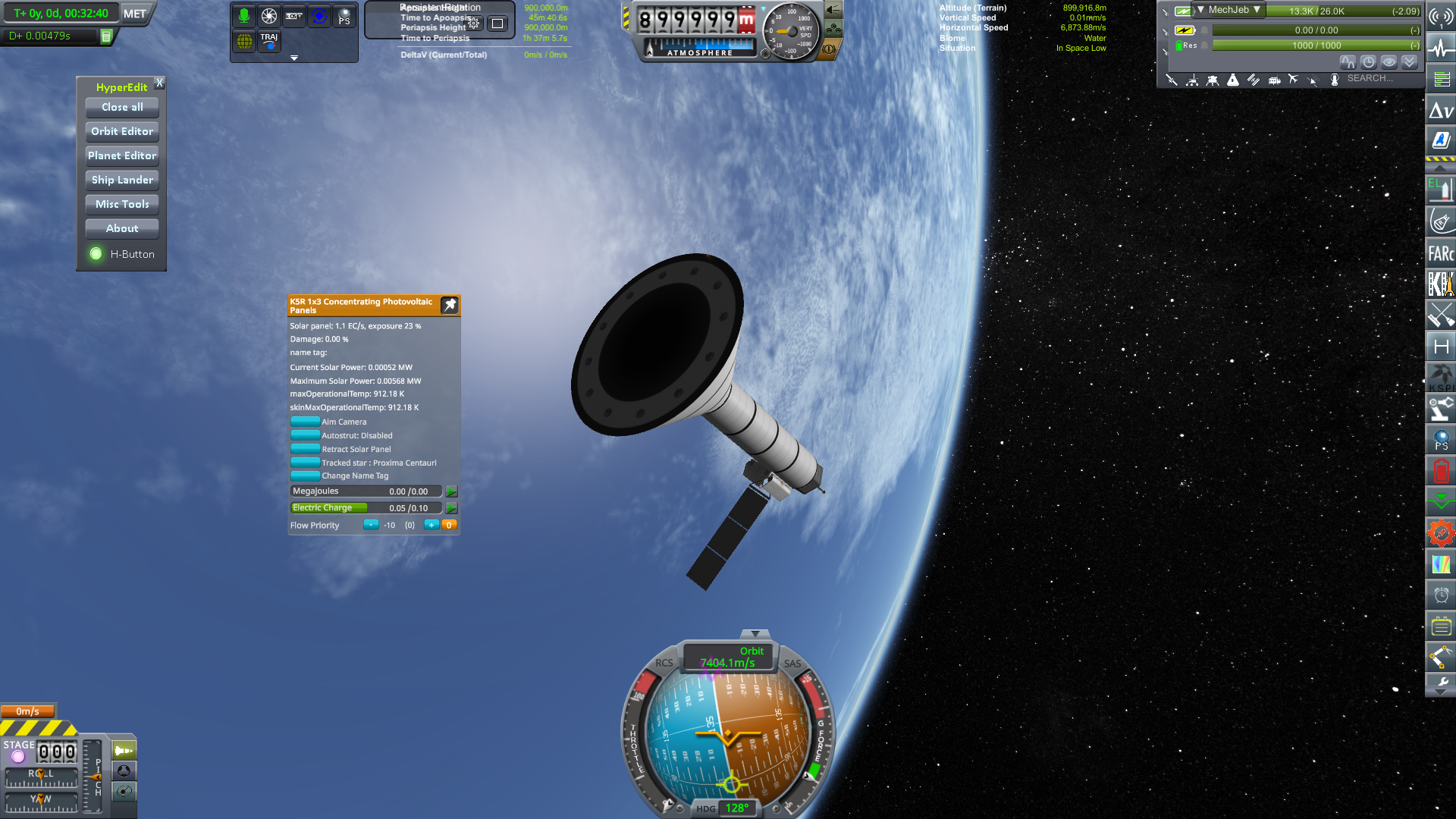Click the HyperEdit H icon in the sidebar
Screen dimensions: 1456x819
tap(1440, 347)
